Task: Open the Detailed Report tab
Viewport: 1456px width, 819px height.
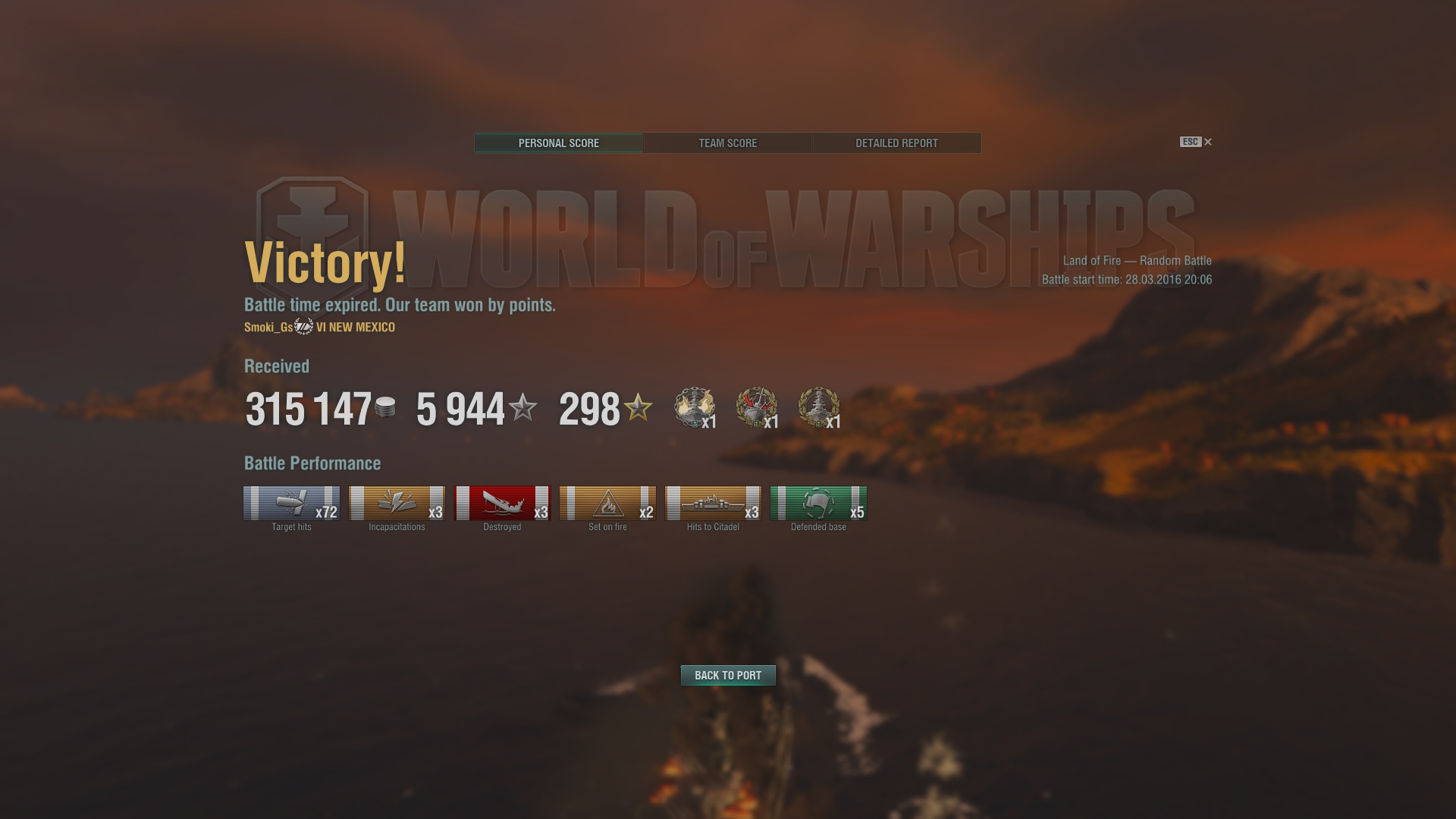Action: pos(896,143)
